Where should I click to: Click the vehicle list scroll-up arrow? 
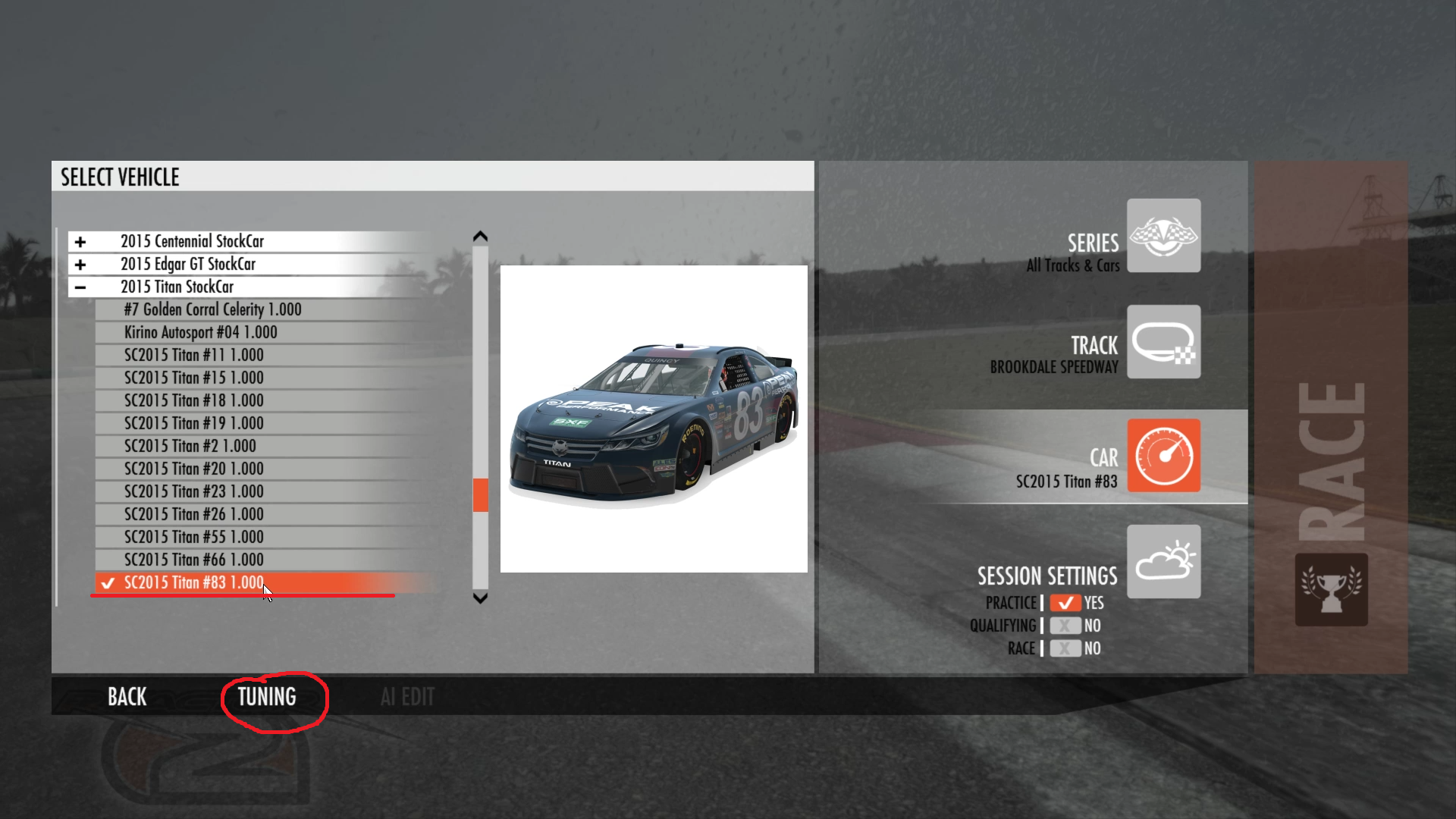(480, 237)
